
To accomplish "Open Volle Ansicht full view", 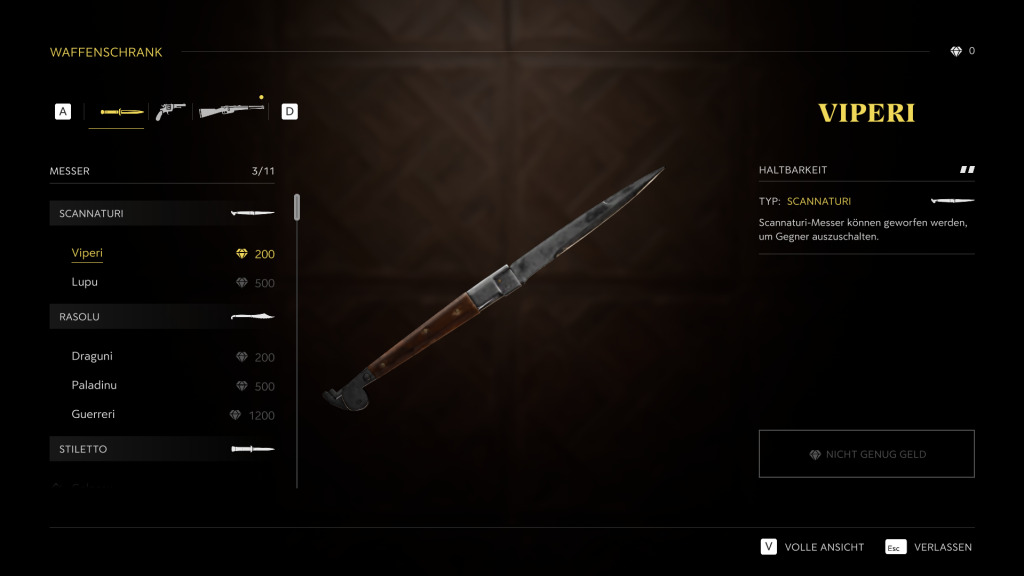I will click(812, 547).
